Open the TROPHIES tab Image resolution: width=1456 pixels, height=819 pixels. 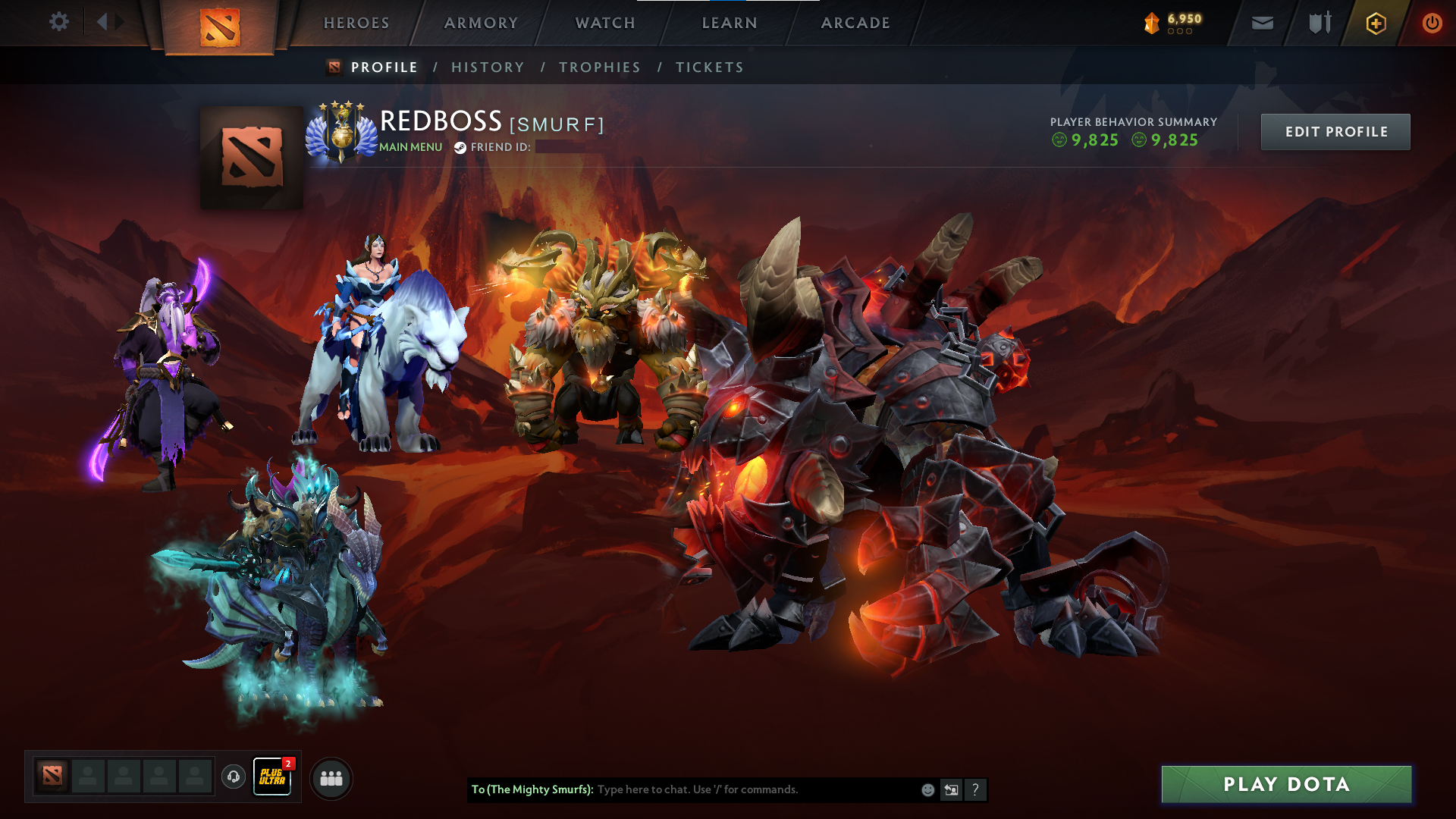pyautogui.click(x=599, y=67)
